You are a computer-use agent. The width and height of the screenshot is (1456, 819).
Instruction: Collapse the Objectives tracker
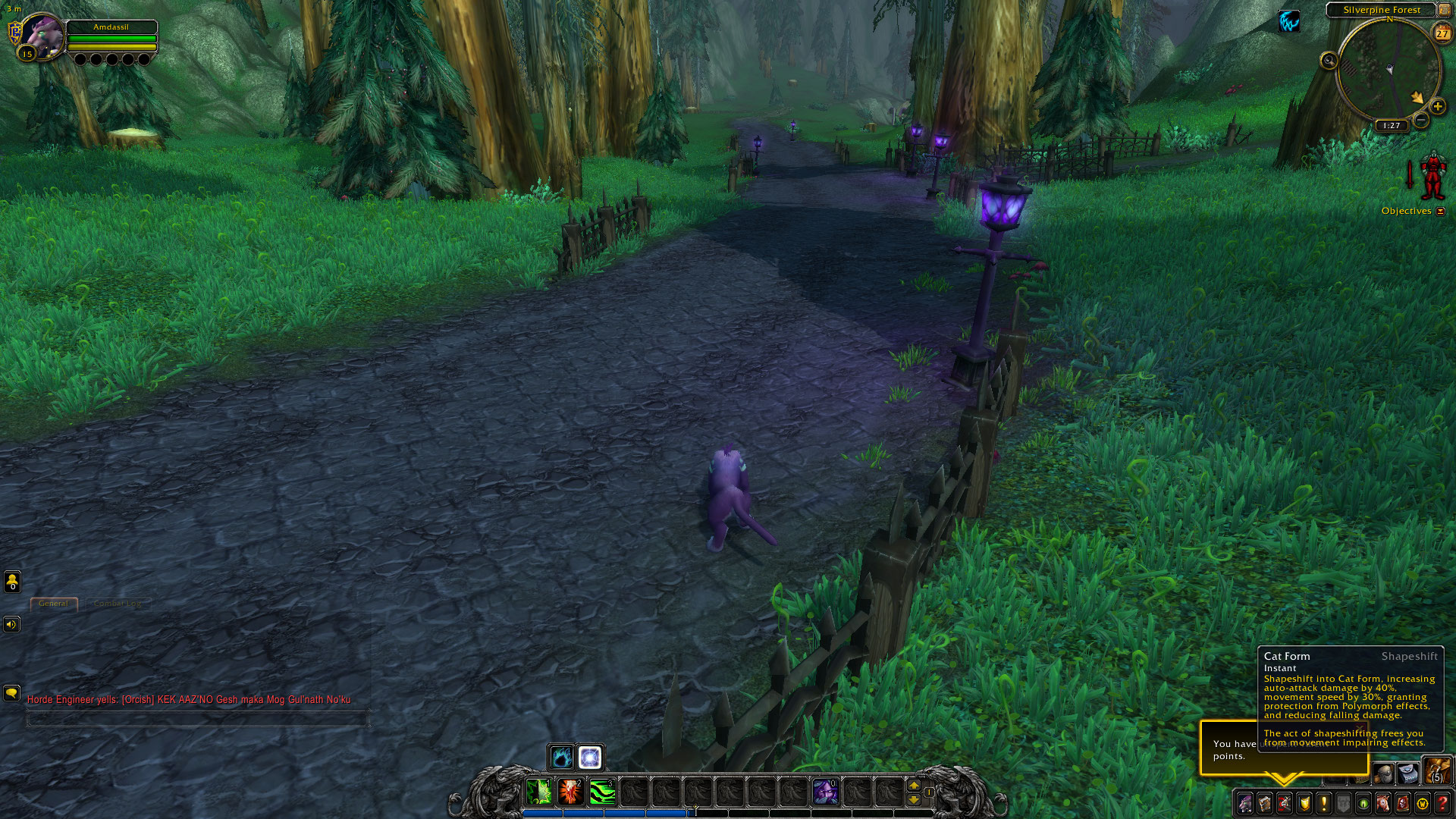(1441, 211)
